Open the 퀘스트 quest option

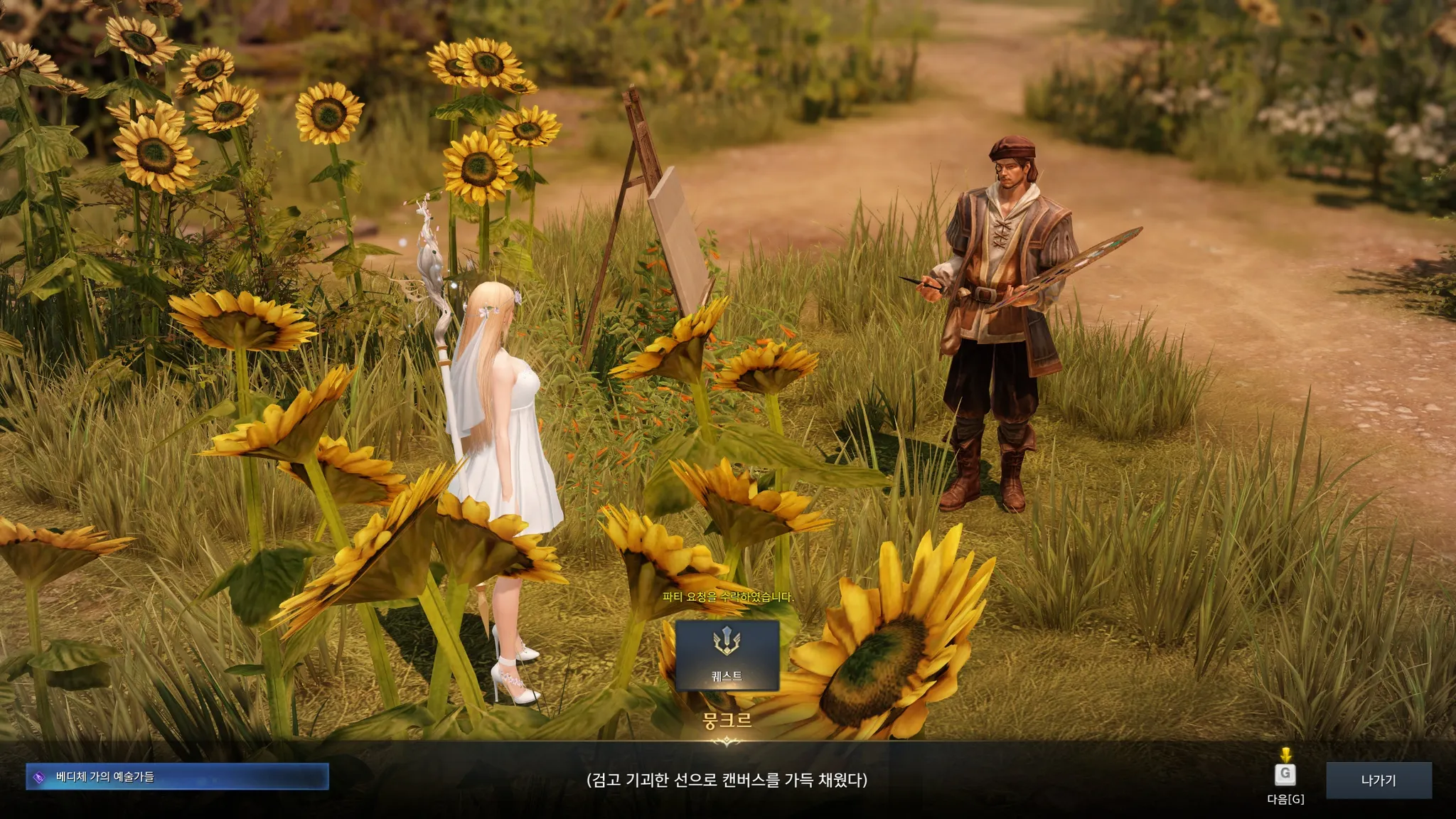(727, 655)
